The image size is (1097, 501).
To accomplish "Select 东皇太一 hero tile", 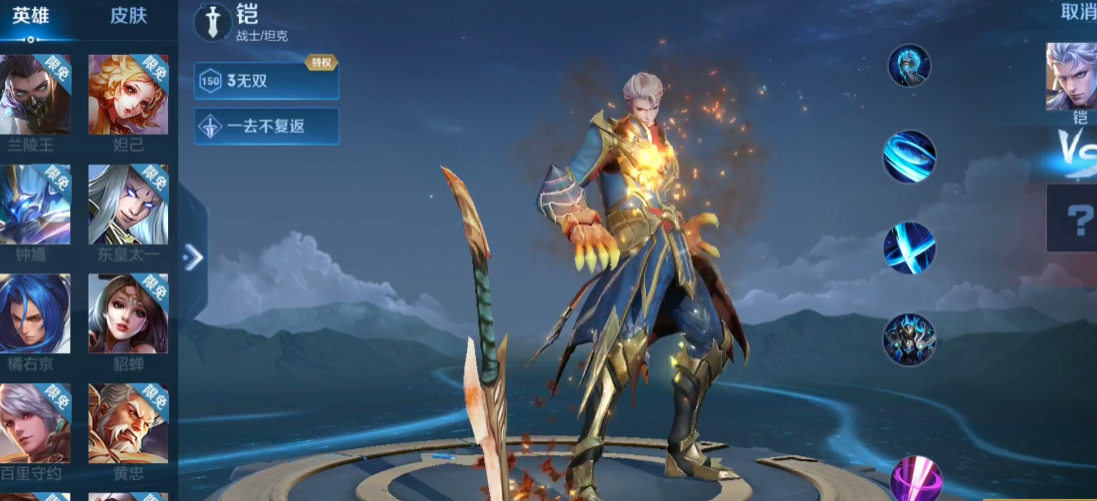I will click(128, 205).
